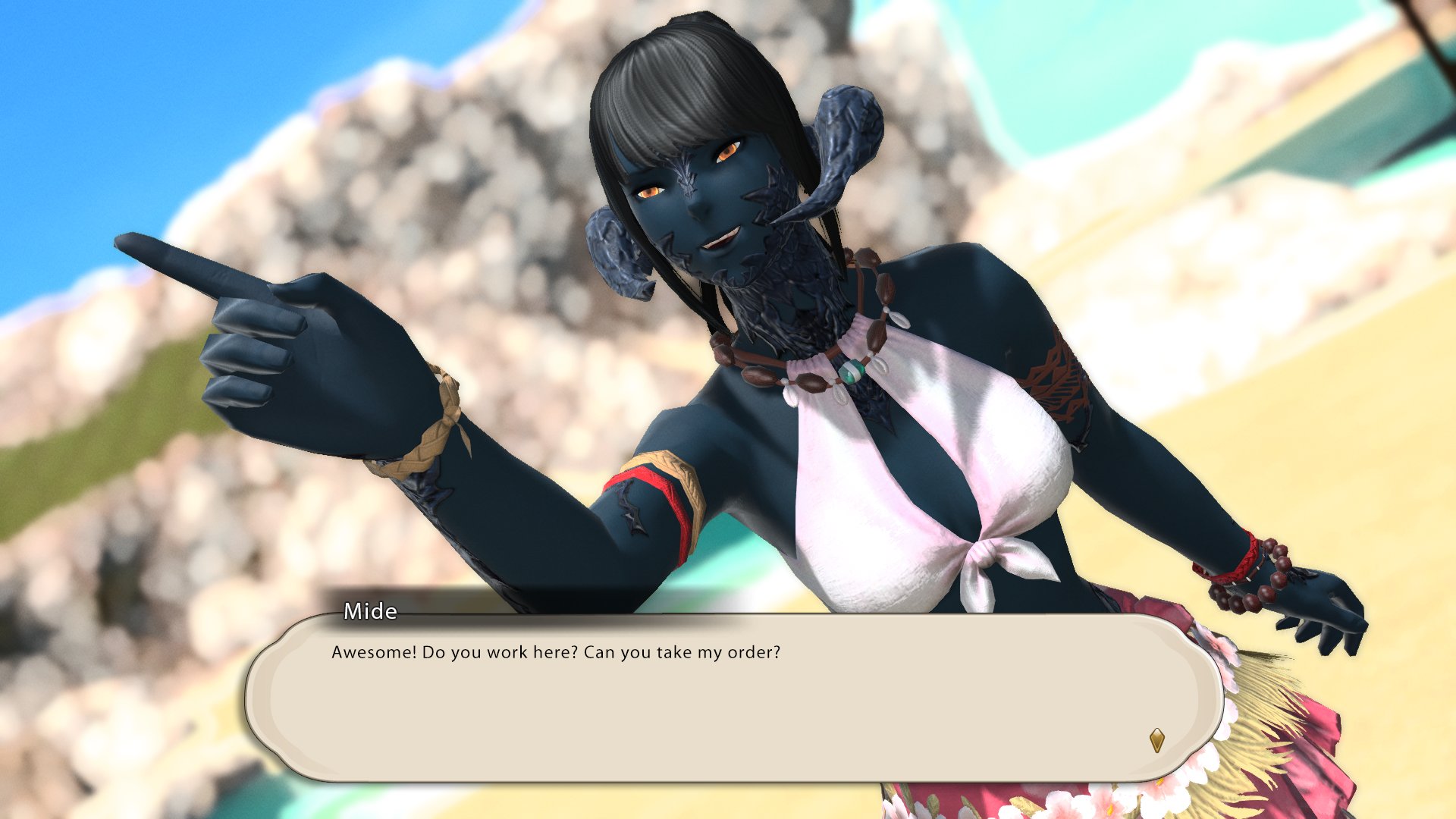This screenshot has width=1456, height=819.
Task: Click inside the empty dialogue box area
Action: tap(682, 720)
